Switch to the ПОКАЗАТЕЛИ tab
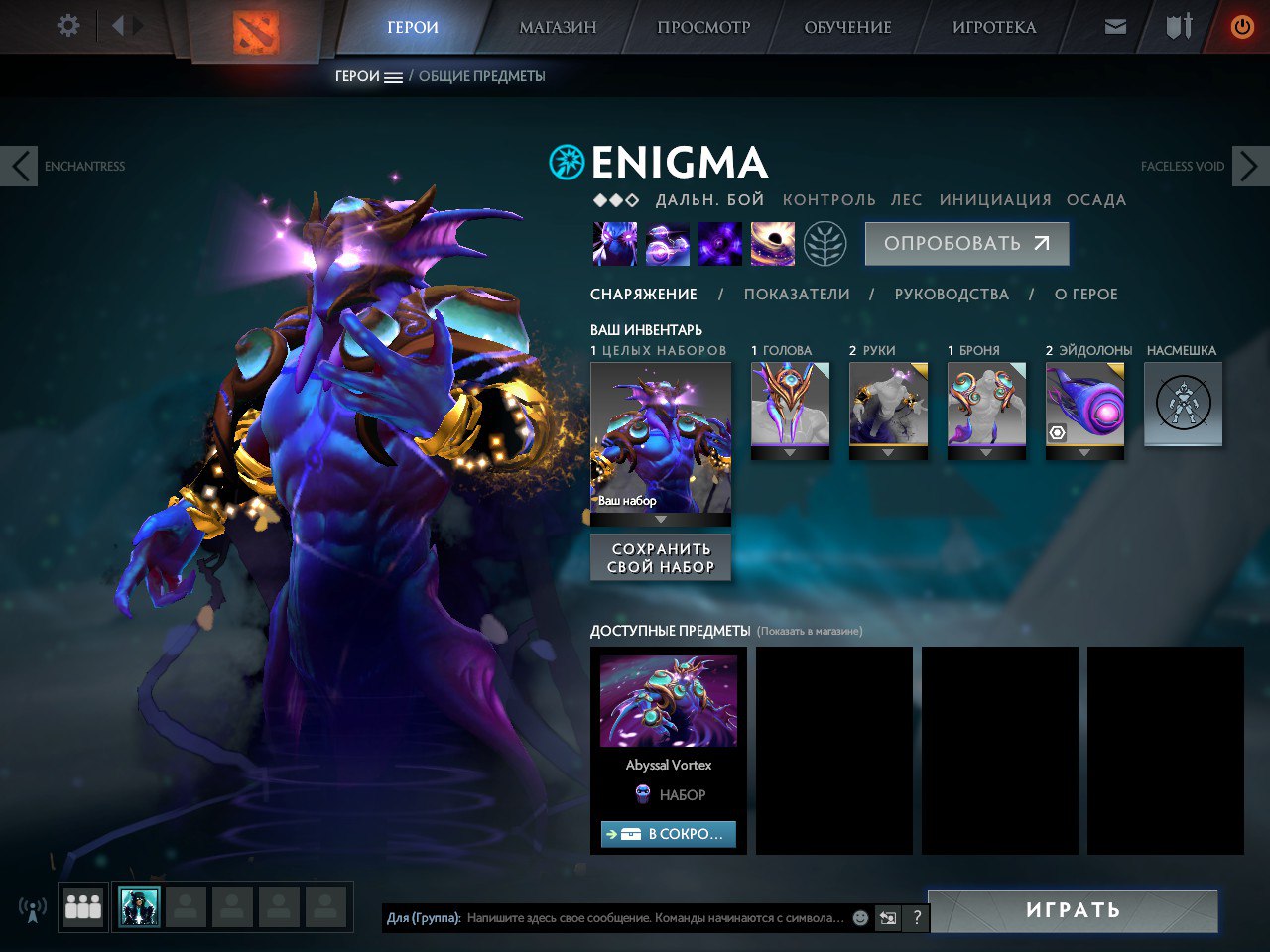 point(797,294)
